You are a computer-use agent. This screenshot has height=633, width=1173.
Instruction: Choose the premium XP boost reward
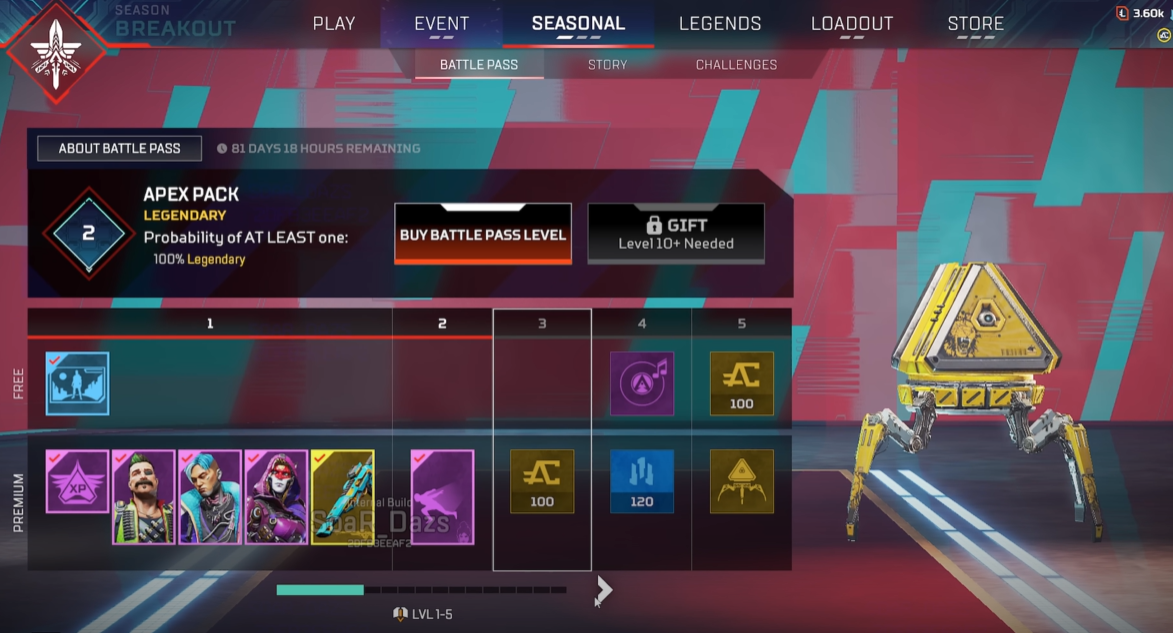78,481
